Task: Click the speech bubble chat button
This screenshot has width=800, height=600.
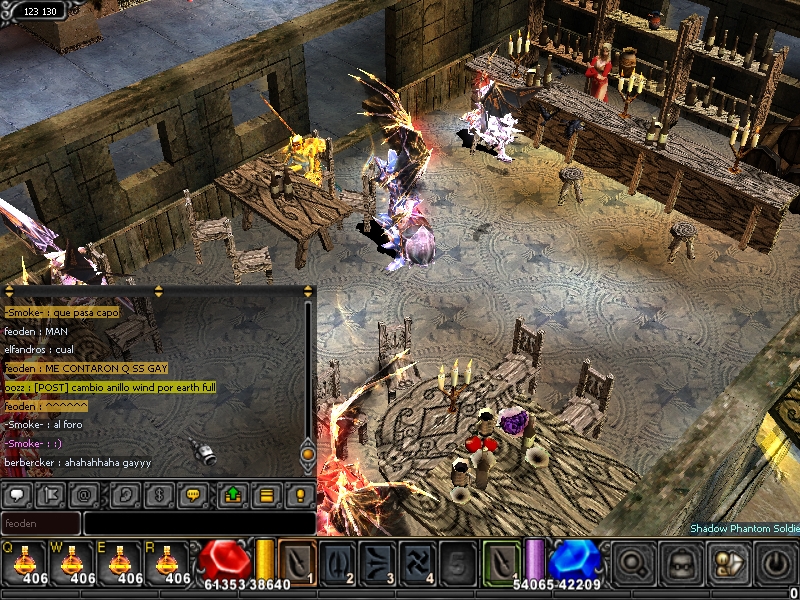Action: (x=16, y=494)
